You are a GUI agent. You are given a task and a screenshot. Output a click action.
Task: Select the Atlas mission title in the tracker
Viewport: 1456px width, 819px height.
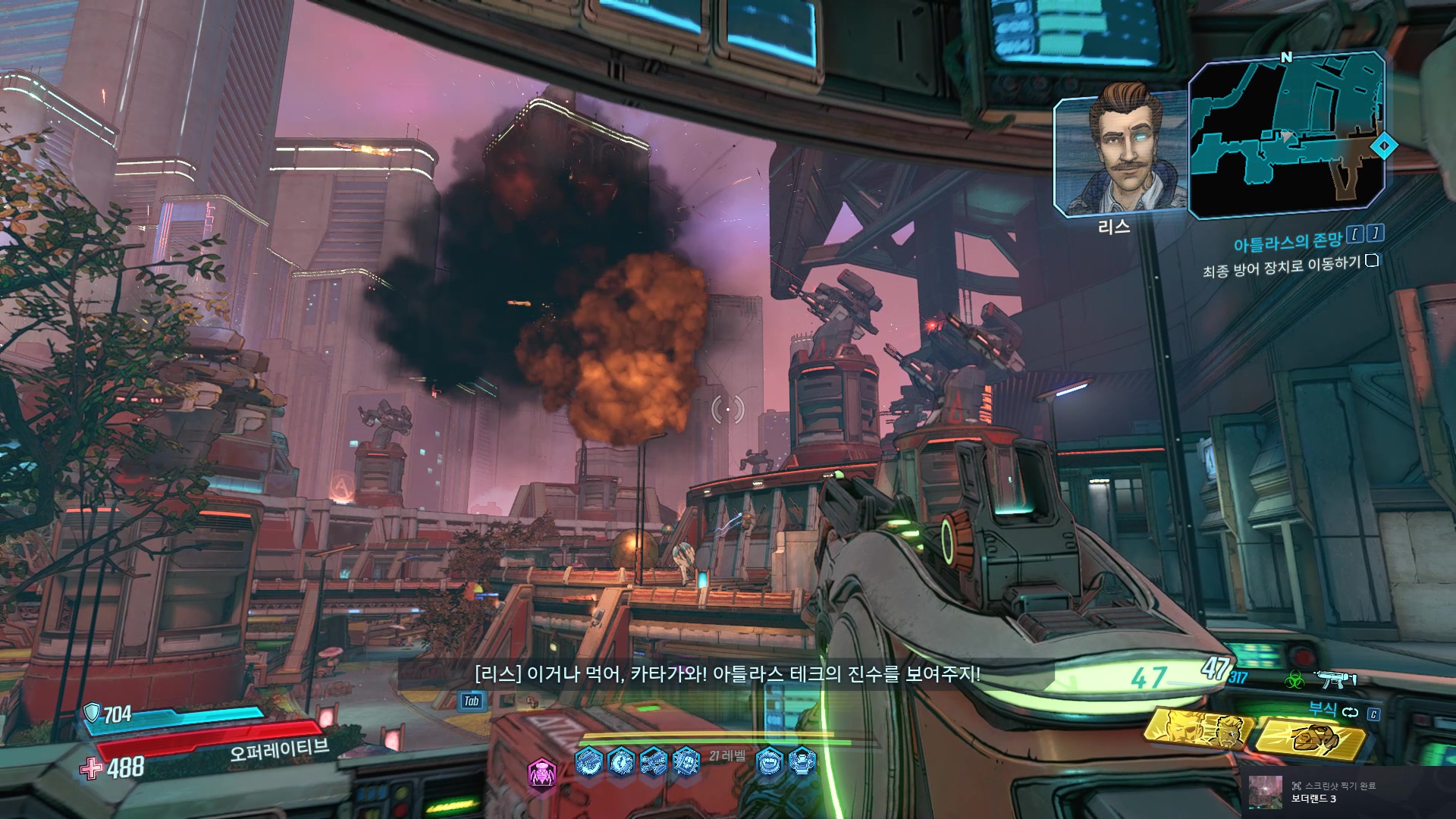point(1287,242)
